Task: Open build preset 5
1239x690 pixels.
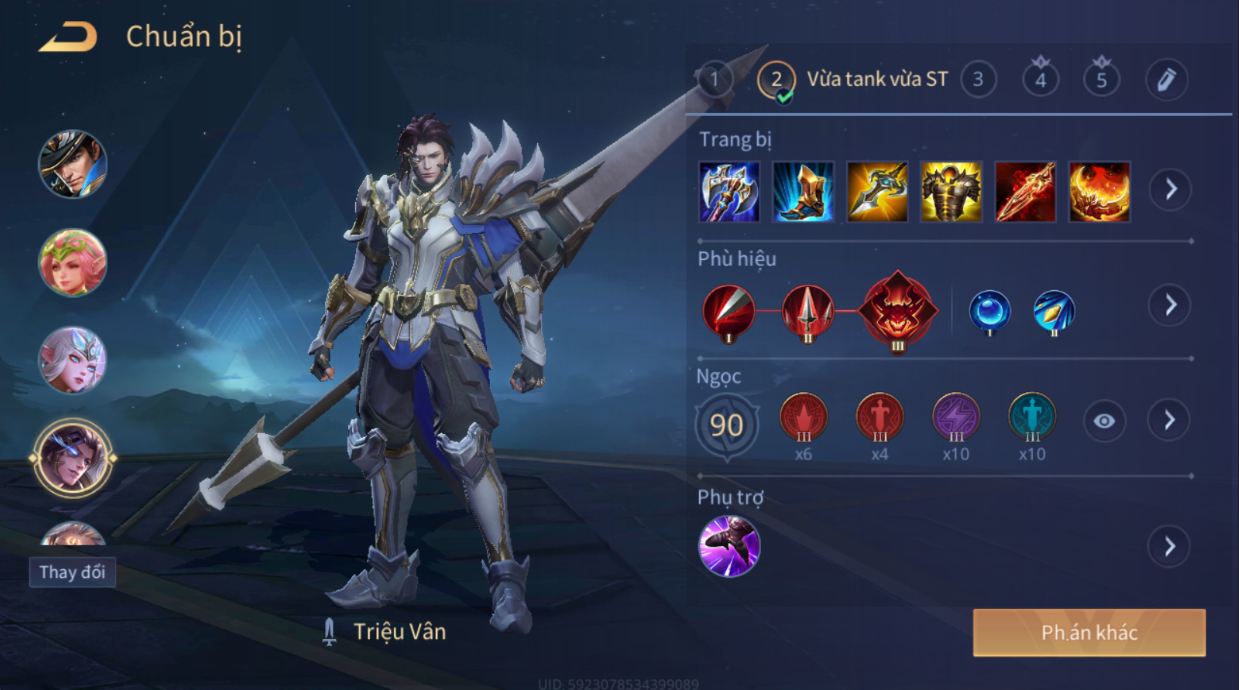Action: [x=1101, y=79]
